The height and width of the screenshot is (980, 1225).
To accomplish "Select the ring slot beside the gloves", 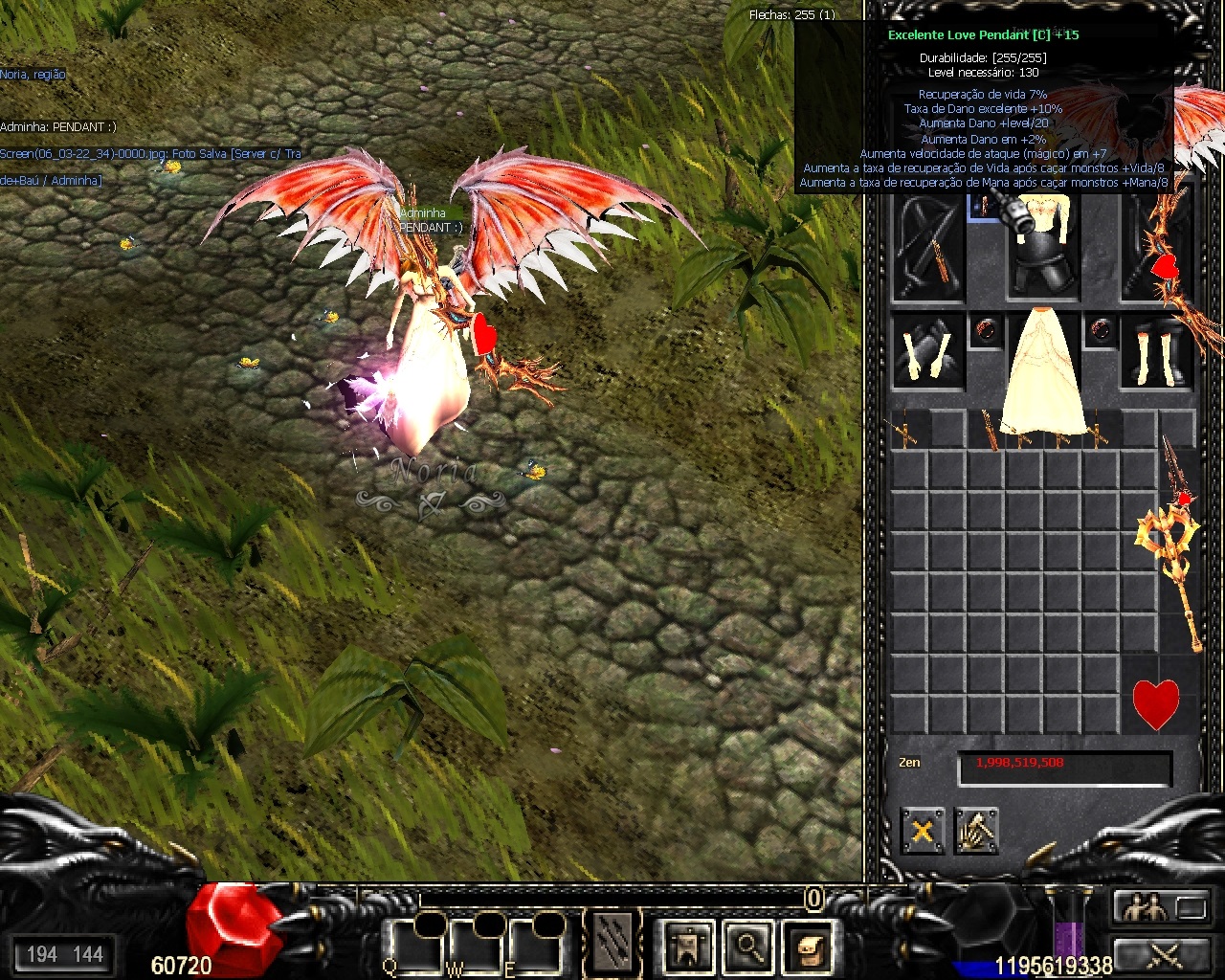I will pyautogui.click(x=986, y=331).
